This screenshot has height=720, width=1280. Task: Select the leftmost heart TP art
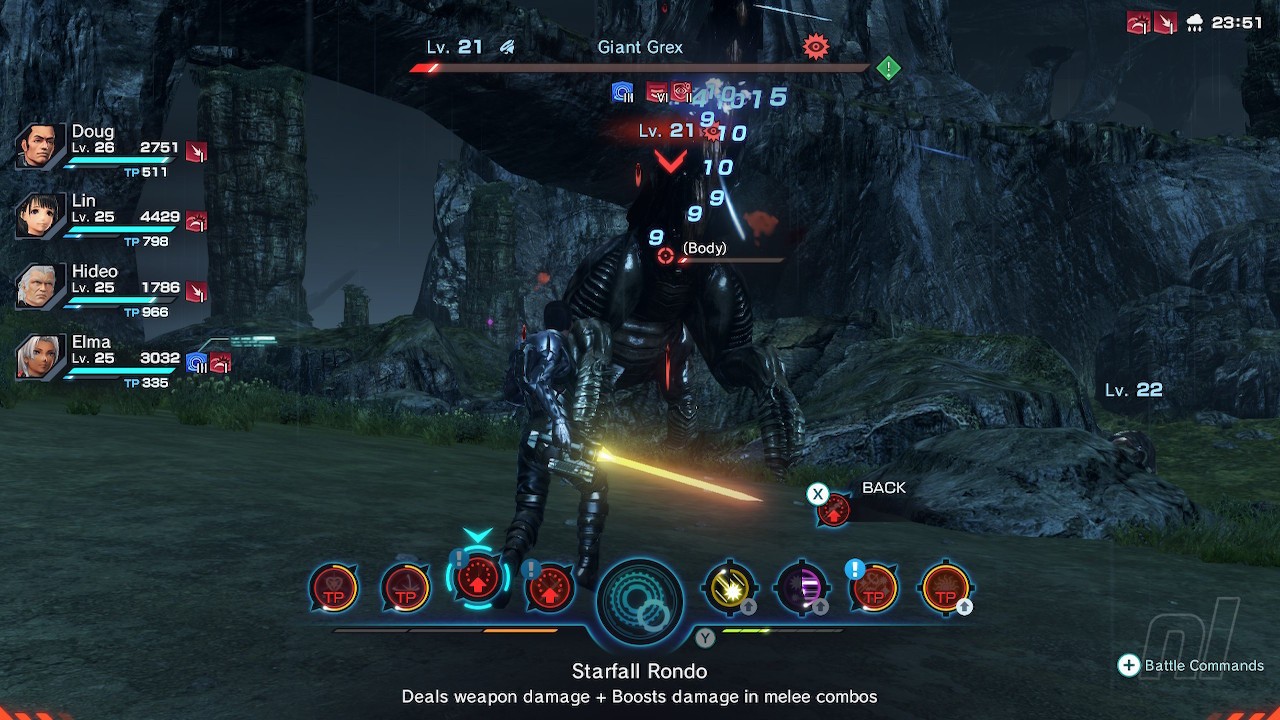(333, 588)
